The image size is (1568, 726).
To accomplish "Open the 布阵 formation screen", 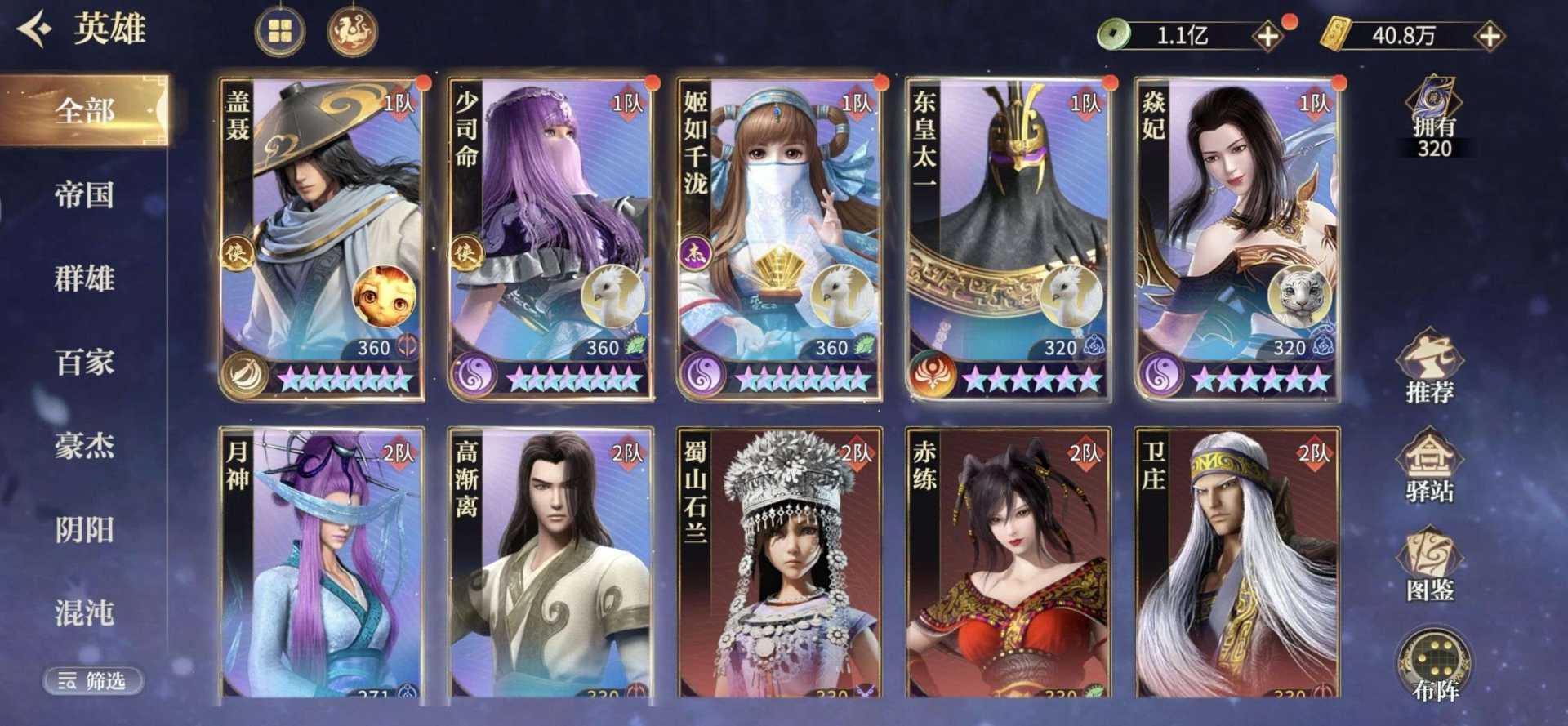I will click(1434, 666).
